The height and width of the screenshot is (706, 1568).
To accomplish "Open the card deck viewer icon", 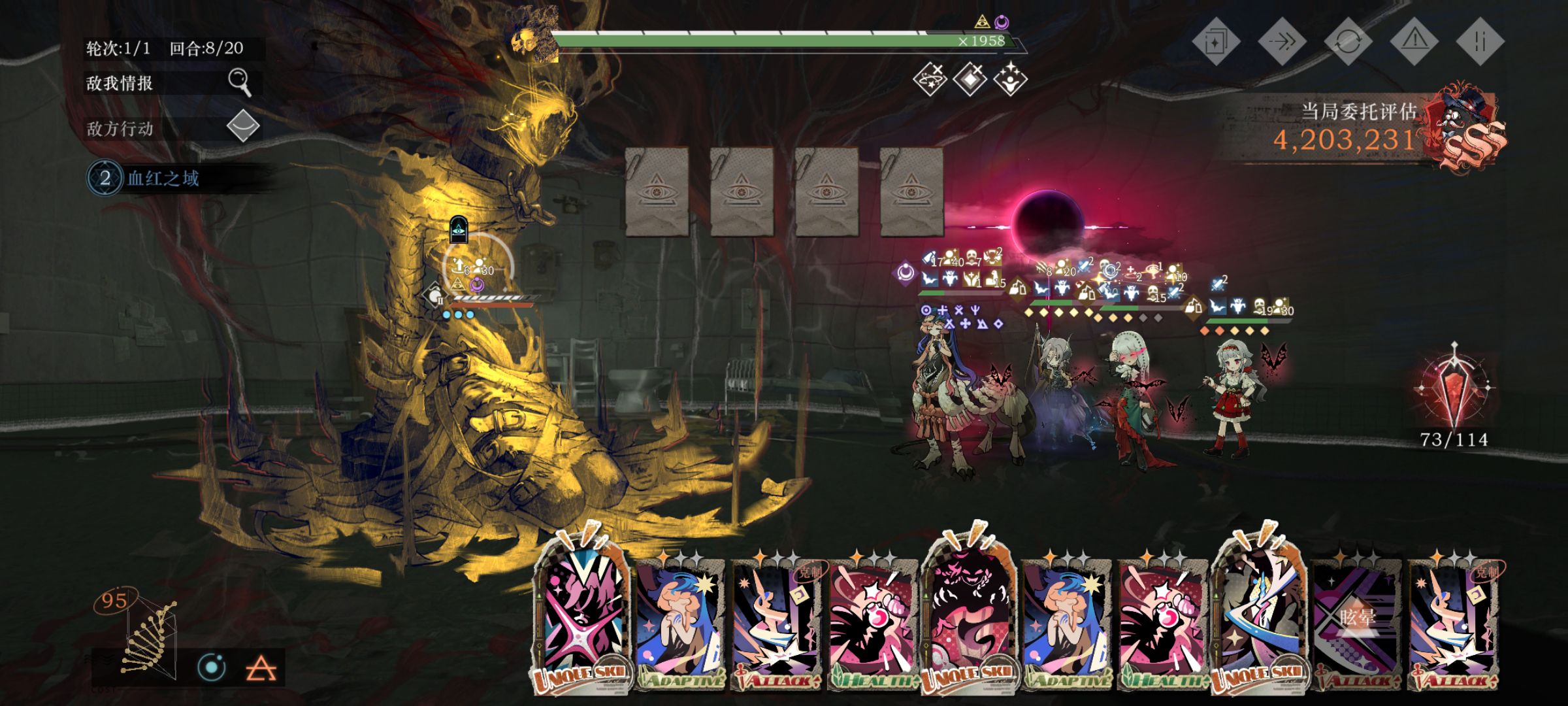I will [1216, 42].
